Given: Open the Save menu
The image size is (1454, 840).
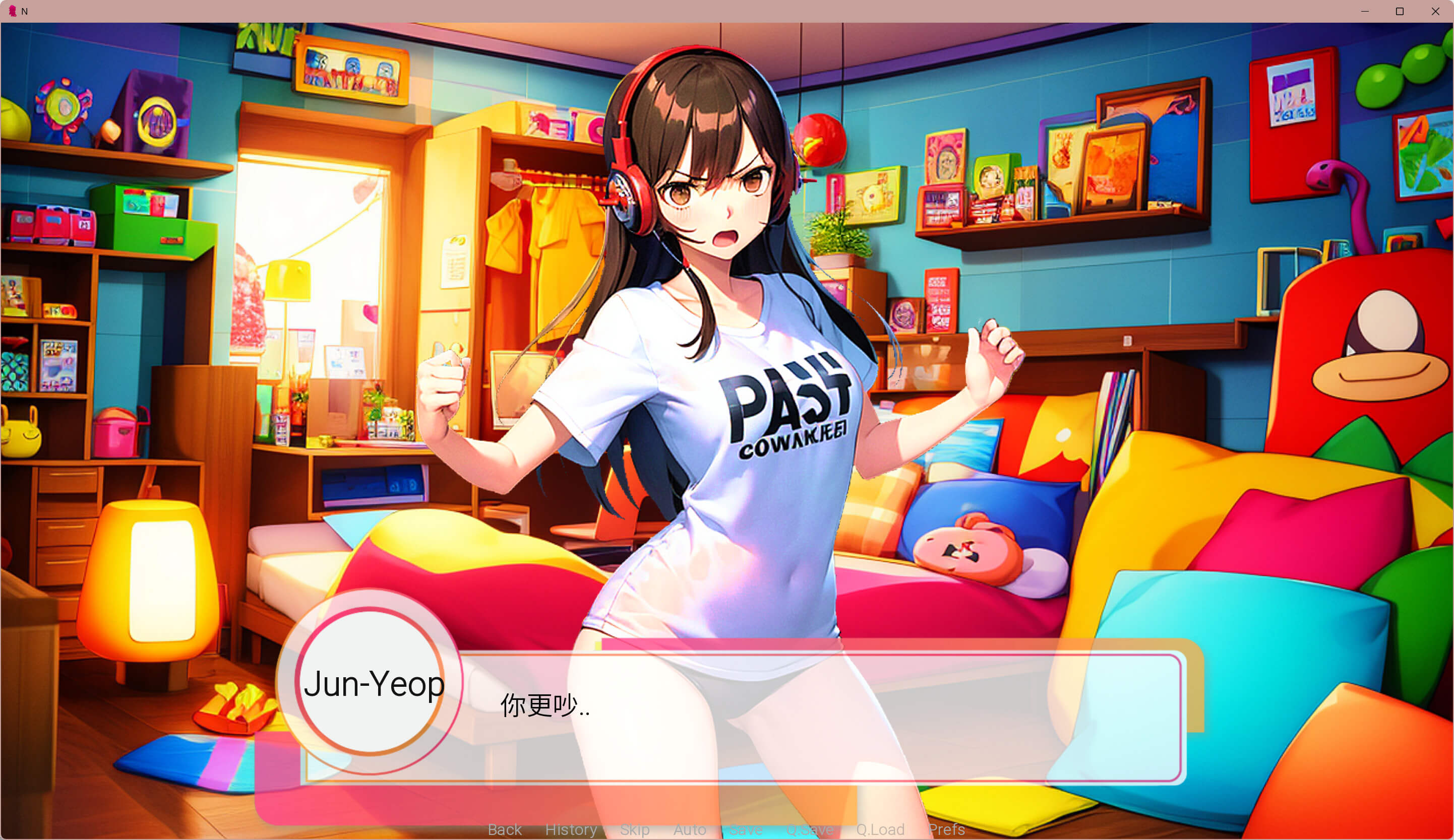Looking at the screenshot, I should 746,829.
